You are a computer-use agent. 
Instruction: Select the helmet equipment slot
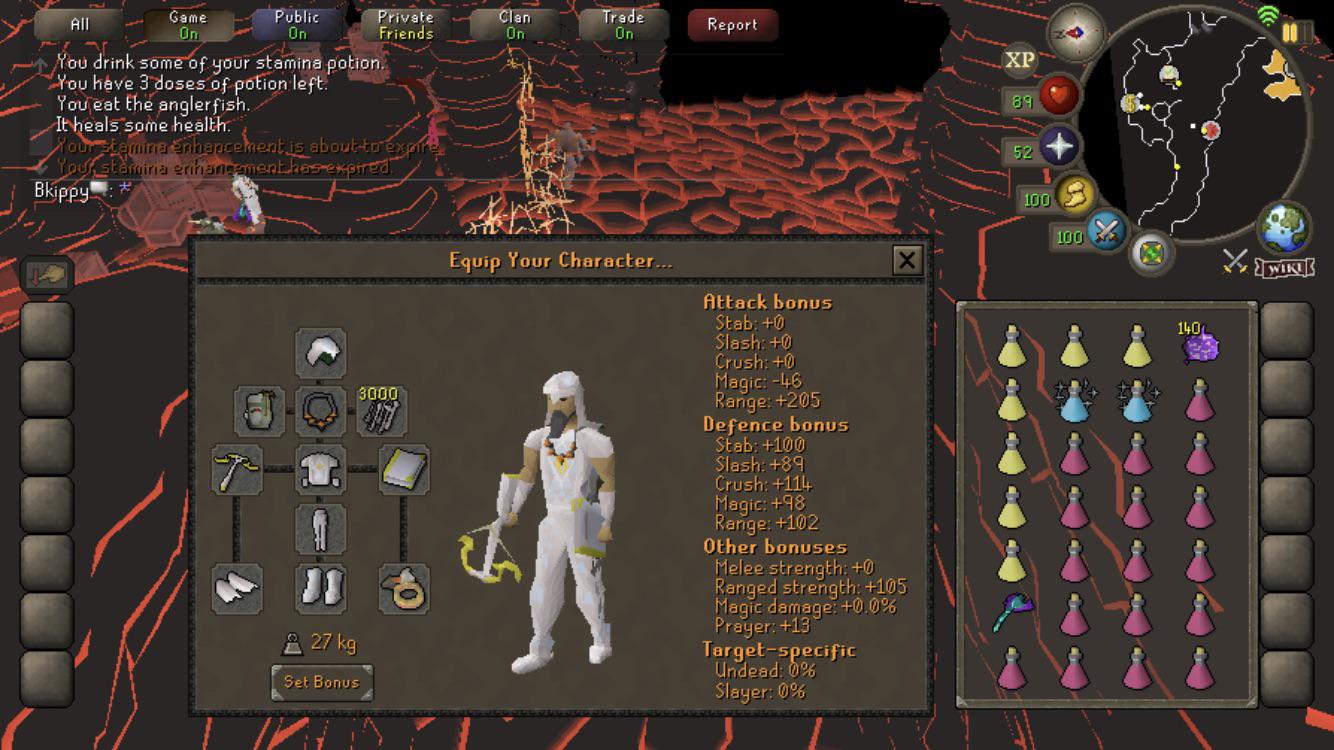point(320,352)
